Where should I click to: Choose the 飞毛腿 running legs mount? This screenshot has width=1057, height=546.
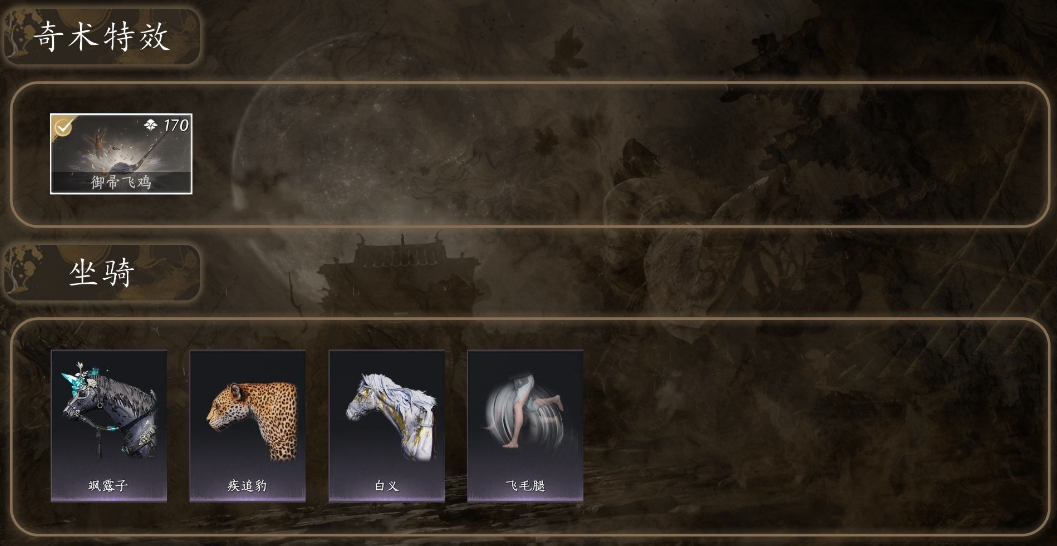coord(525,425)
